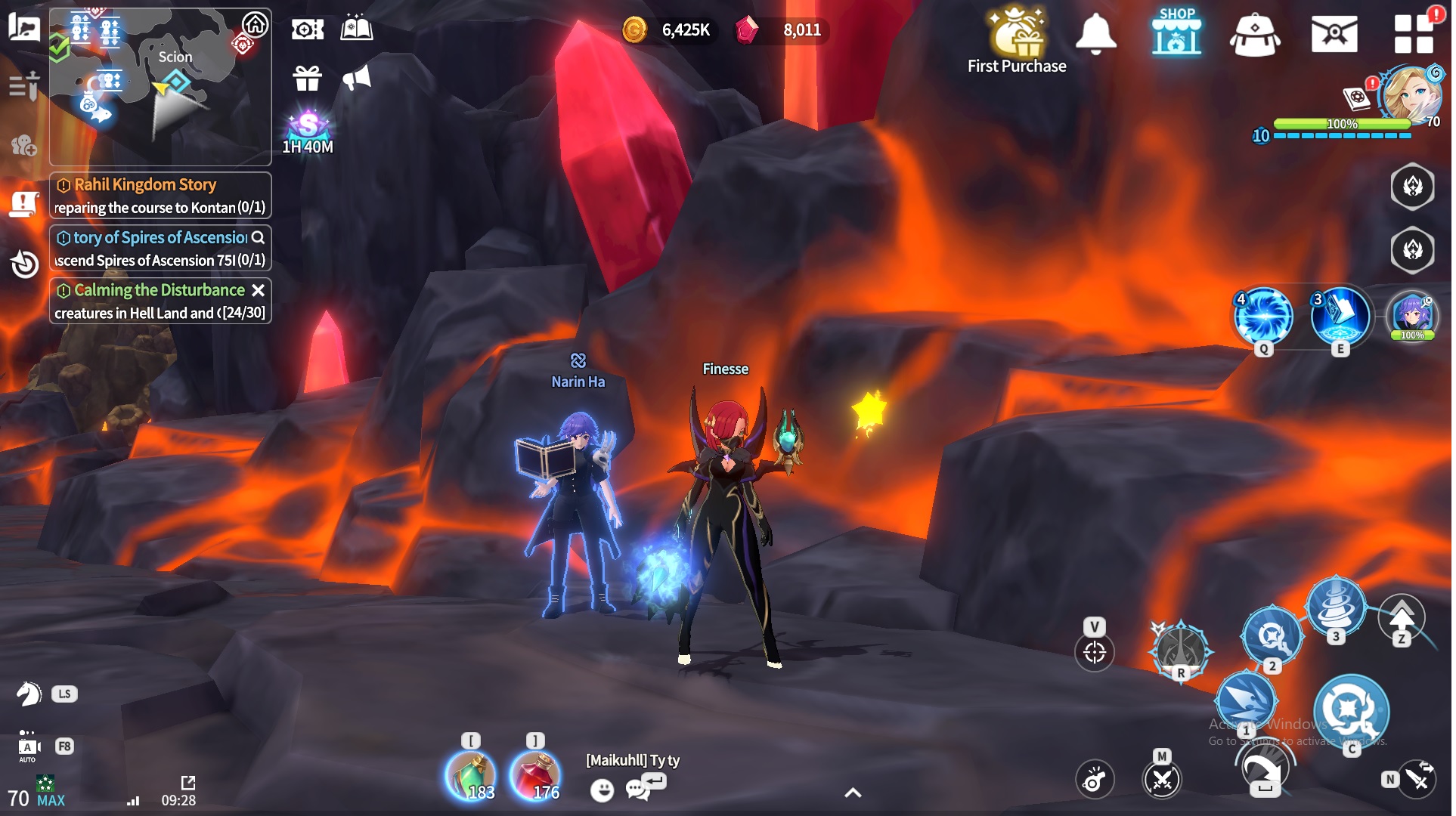Use the red health potion quickslot
Image resolution: width=1456 pixels, height=816 pixels.
(x=537, y=775)
